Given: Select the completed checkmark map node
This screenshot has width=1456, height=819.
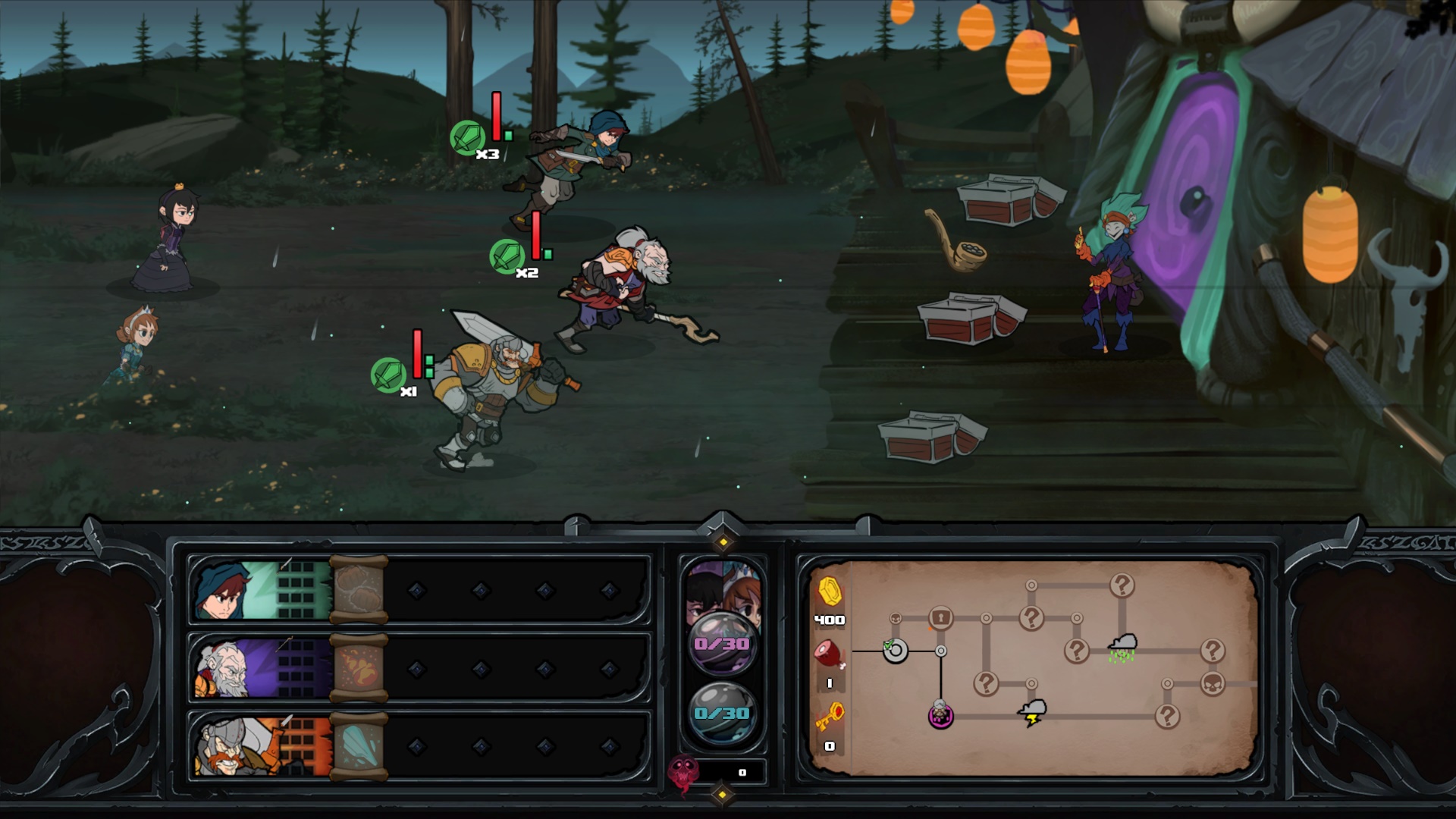Looking at the screenshot, I should click(x=895, y=651).
